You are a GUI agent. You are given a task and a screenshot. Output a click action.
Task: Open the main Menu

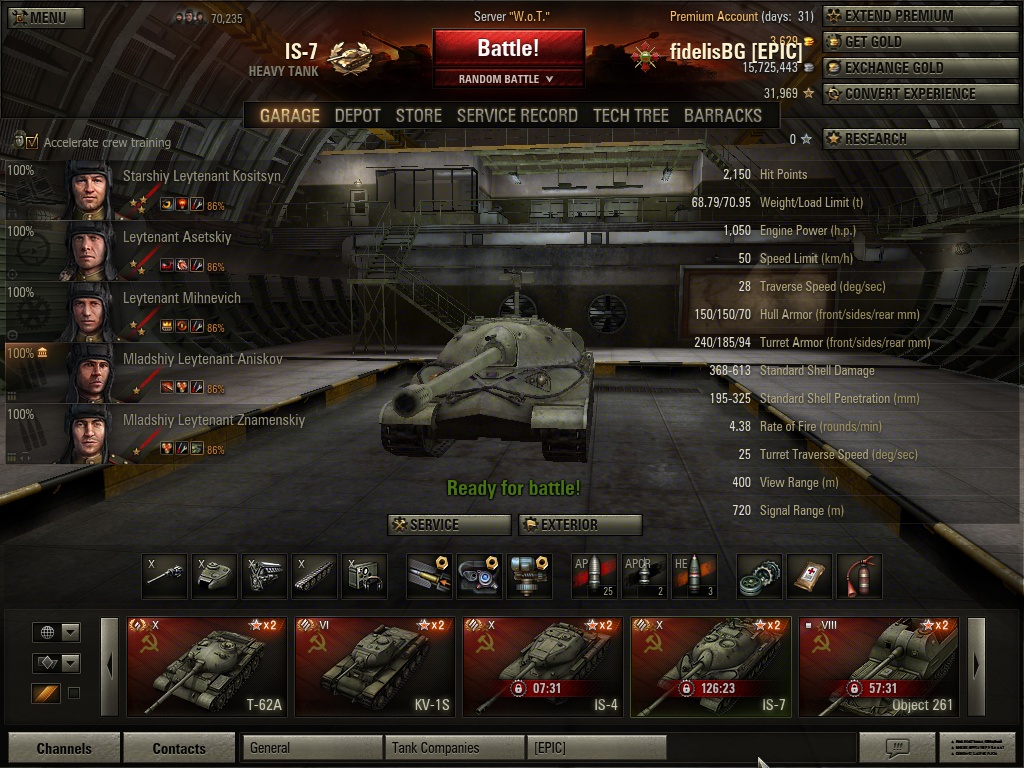coord(45,17)
